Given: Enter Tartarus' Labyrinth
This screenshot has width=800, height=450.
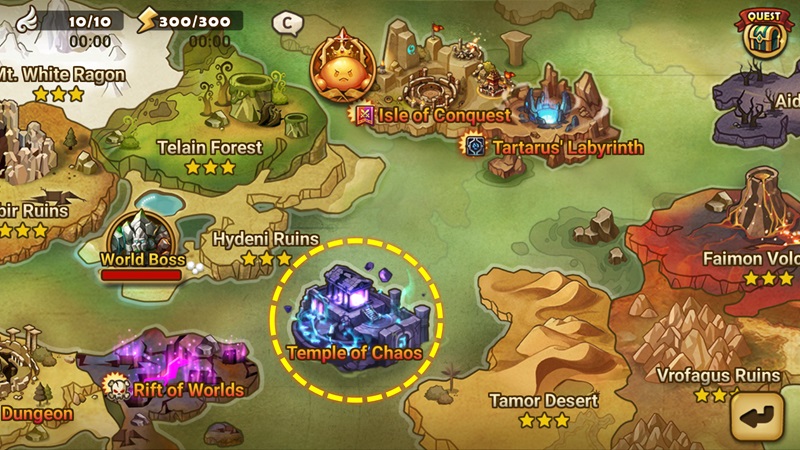Looking at the screenshot, I should click(x=553, y=147).
